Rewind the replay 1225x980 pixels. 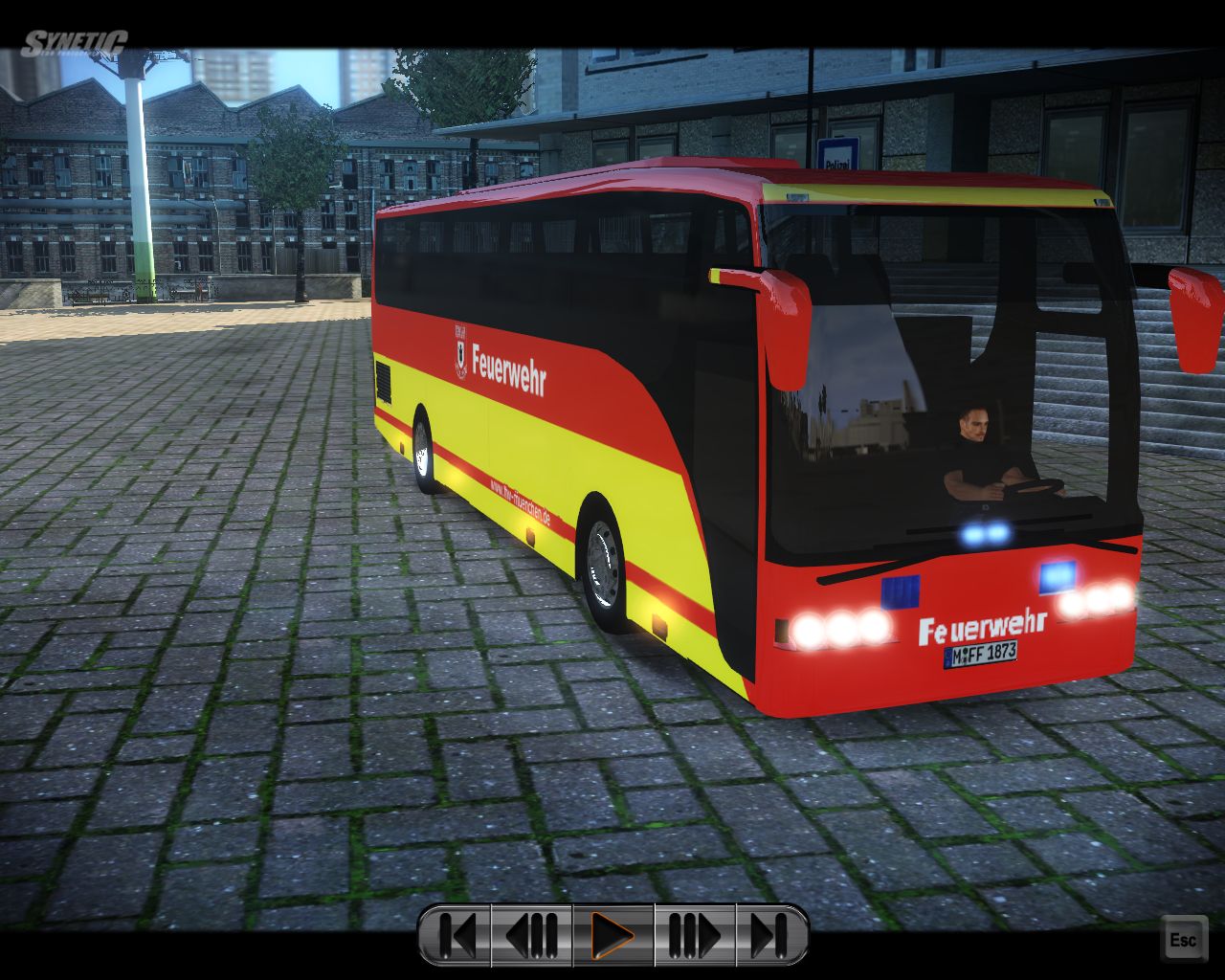[x=532, y=935]
